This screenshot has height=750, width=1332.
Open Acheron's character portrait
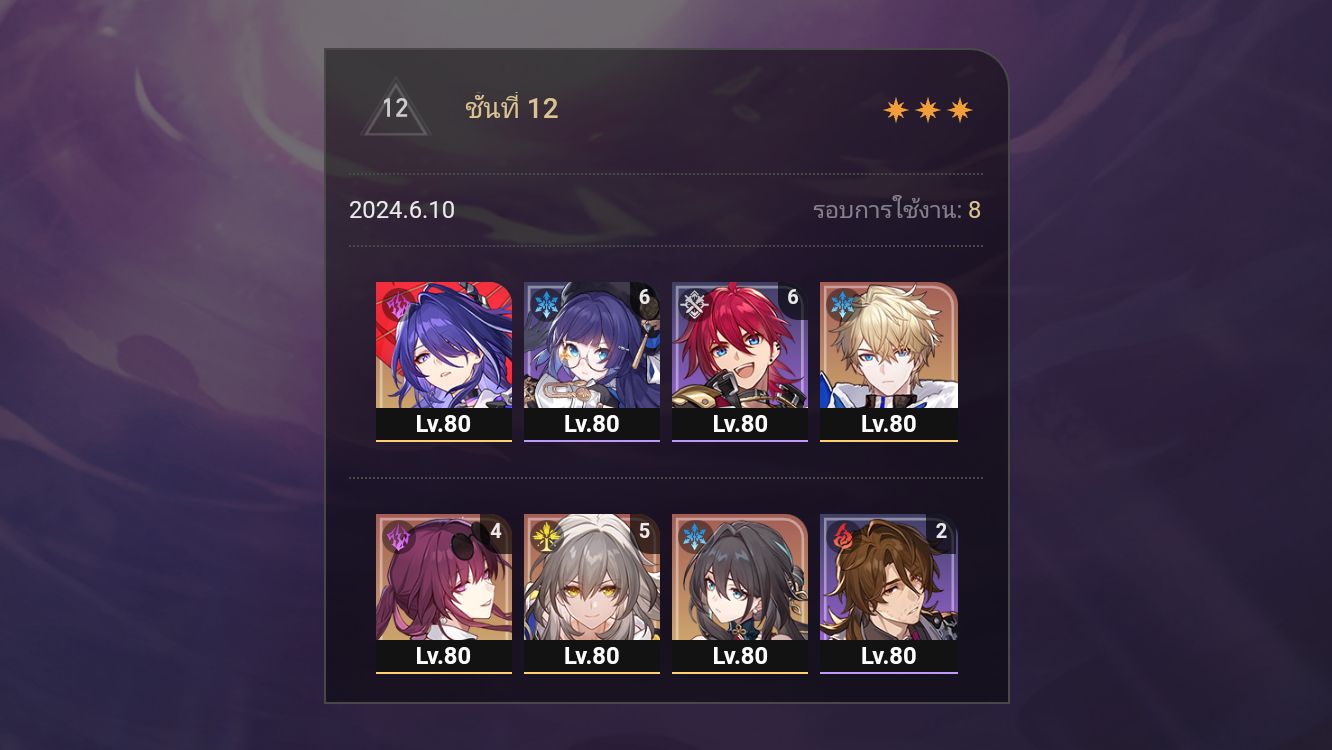point(443,345)
